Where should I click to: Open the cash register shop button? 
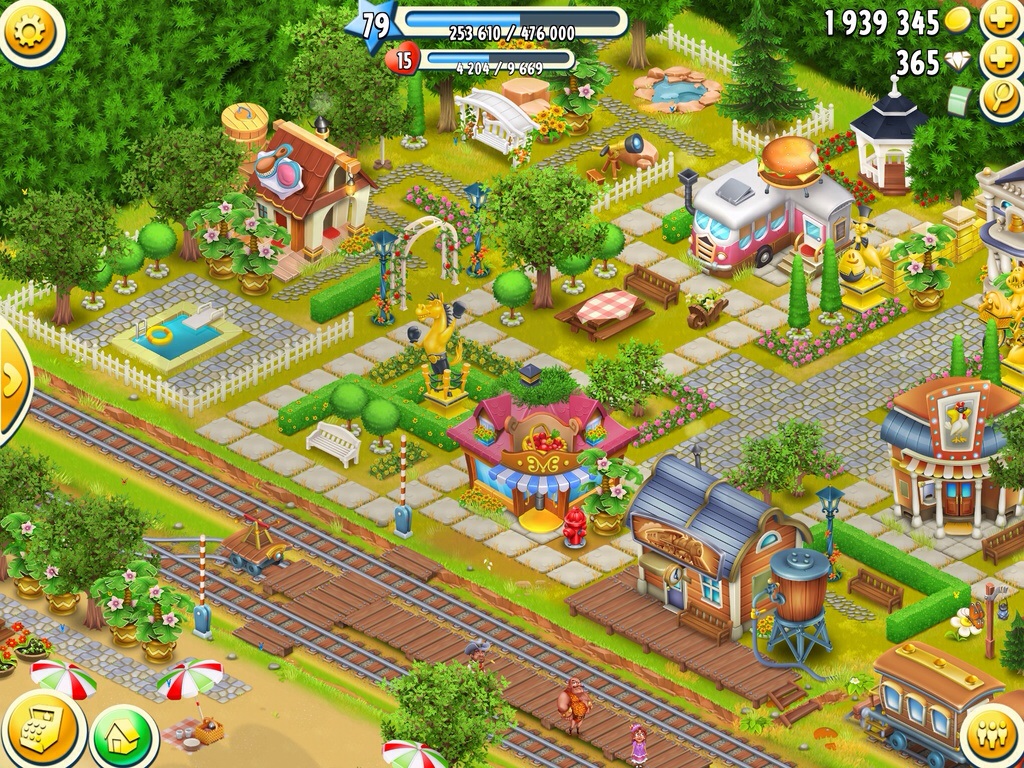pos(42,728)
